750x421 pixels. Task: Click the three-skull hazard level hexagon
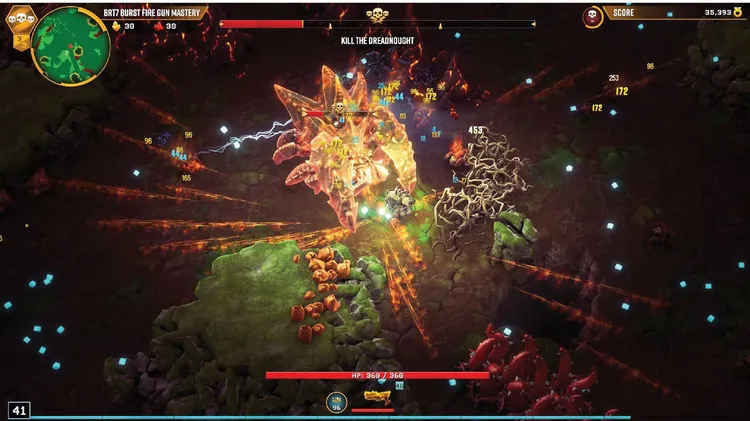coord(21,17)
